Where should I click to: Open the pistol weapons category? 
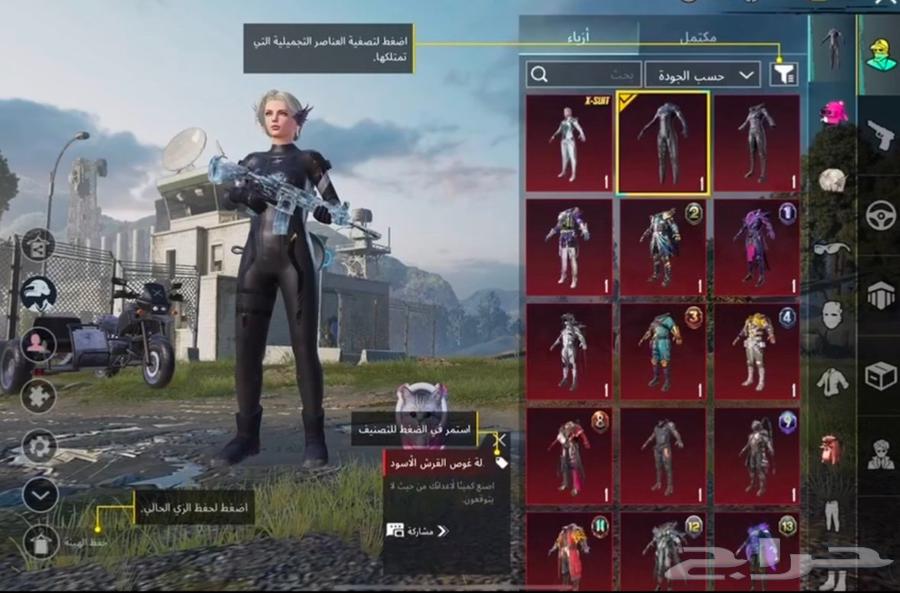click(880, 134)
